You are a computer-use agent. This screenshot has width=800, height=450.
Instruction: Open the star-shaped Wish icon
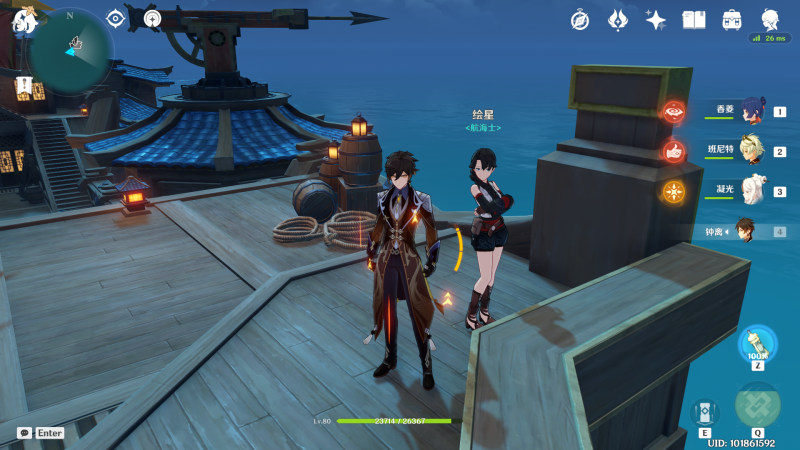656,19
